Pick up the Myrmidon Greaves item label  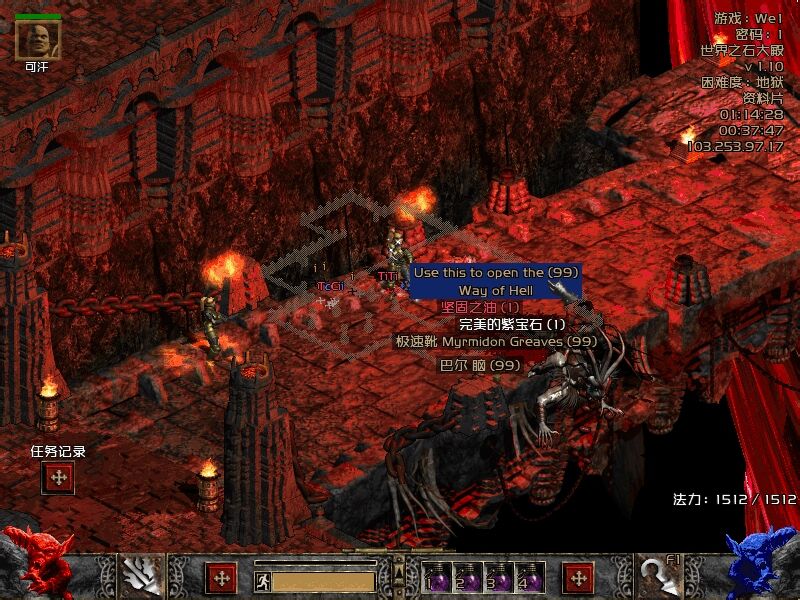click(496, 342)
